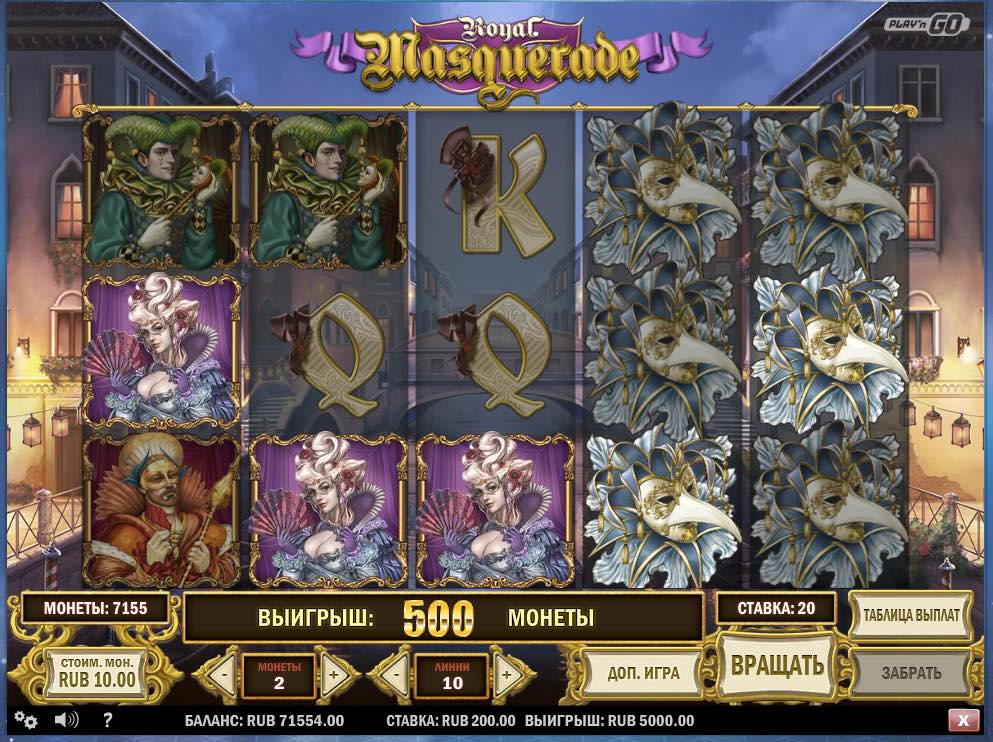Open help with the question mark
This screenshot has width=993, height=742.
[x=108, y=720]
